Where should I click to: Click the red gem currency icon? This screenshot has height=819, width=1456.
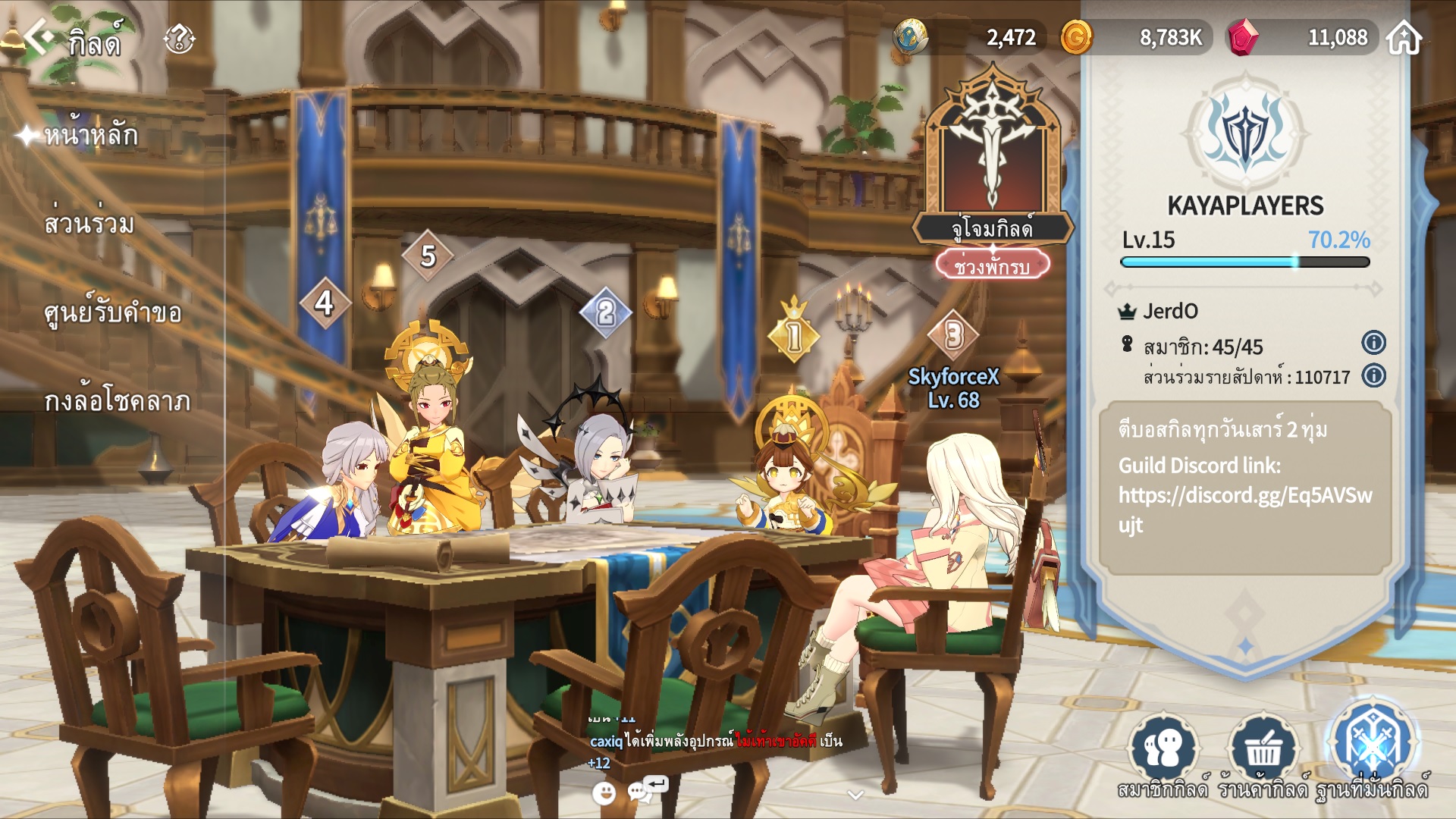click(1243, 37)
